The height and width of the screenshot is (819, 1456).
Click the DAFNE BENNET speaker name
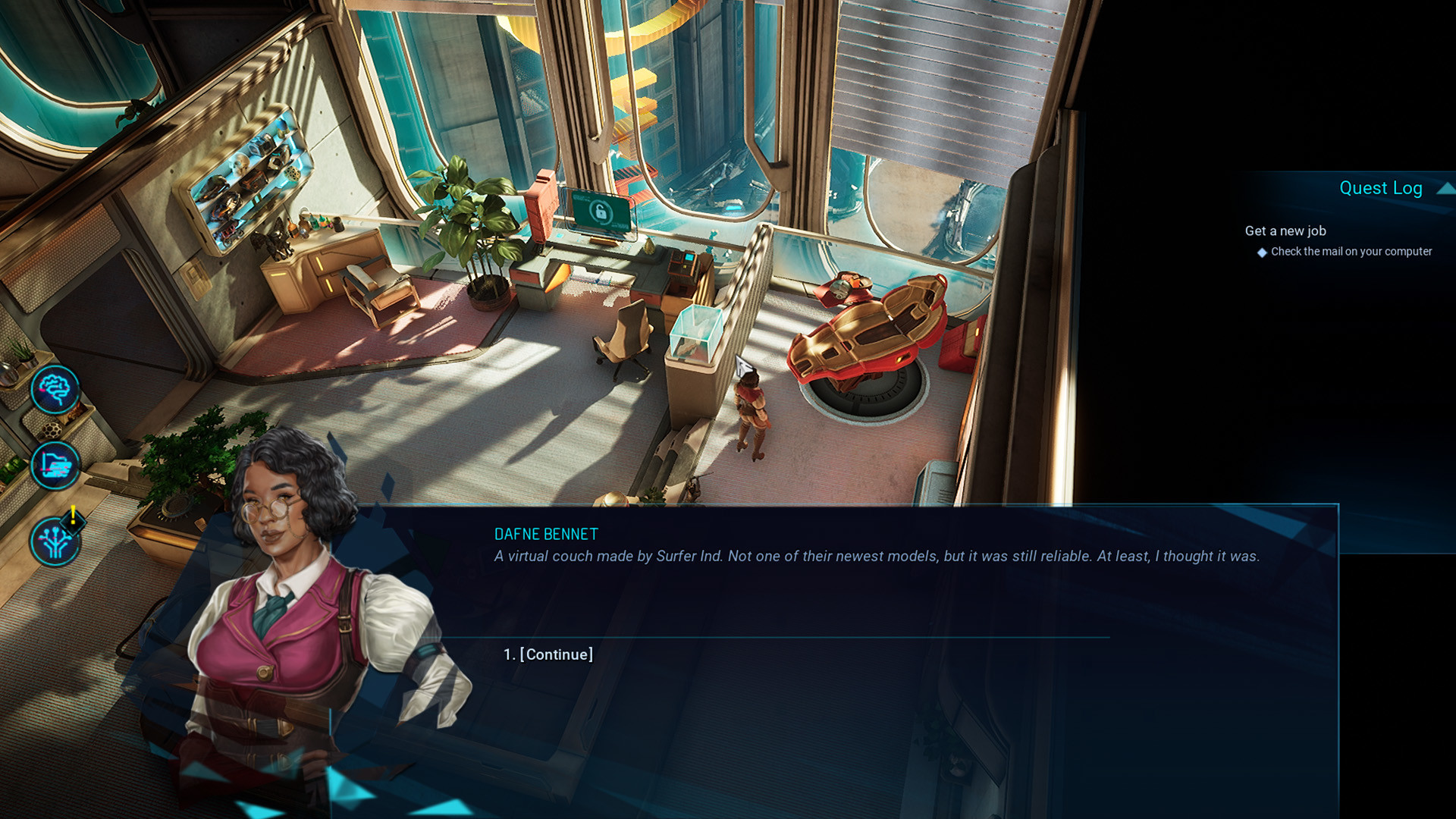point(544,533)
